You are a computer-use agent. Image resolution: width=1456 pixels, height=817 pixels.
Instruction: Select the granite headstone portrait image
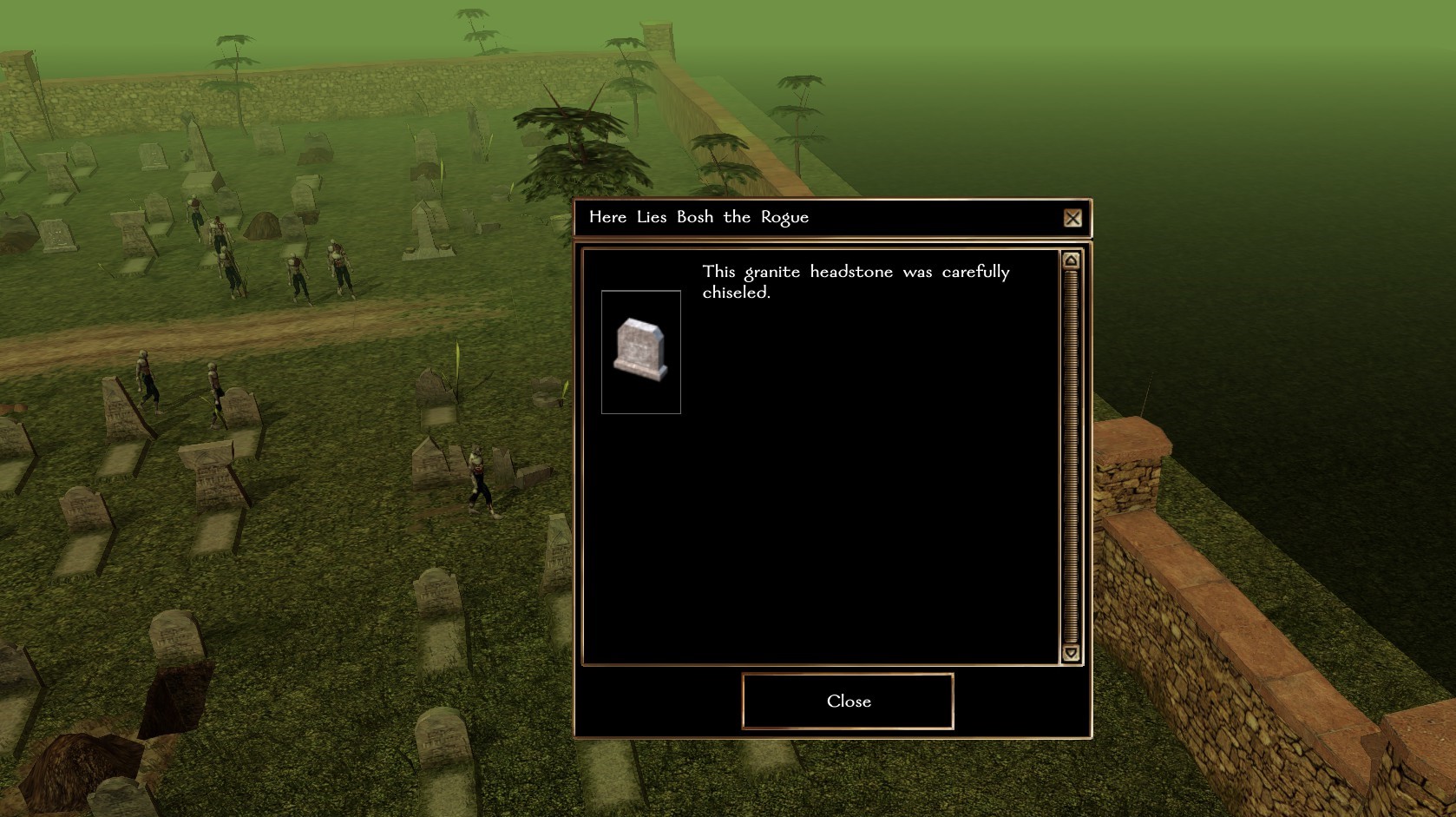[x=640, y=352]
